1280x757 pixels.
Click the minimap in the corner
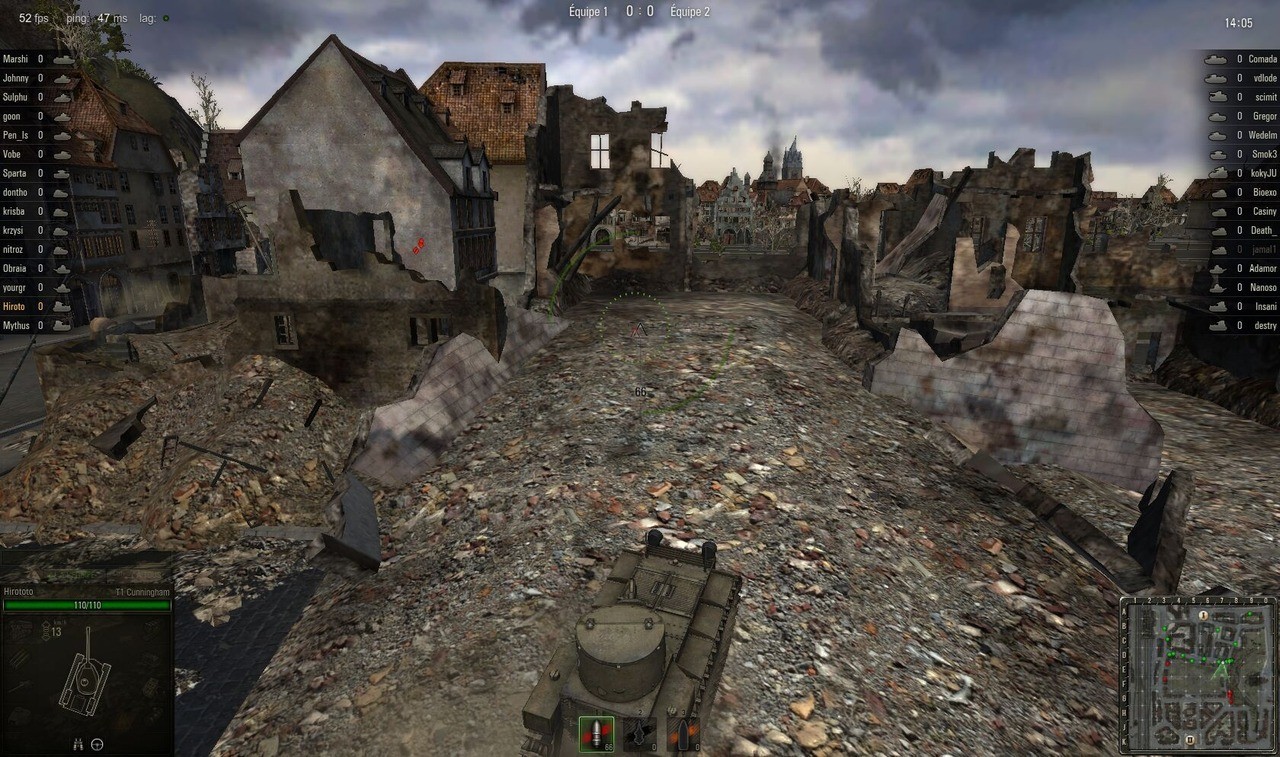1197,674
